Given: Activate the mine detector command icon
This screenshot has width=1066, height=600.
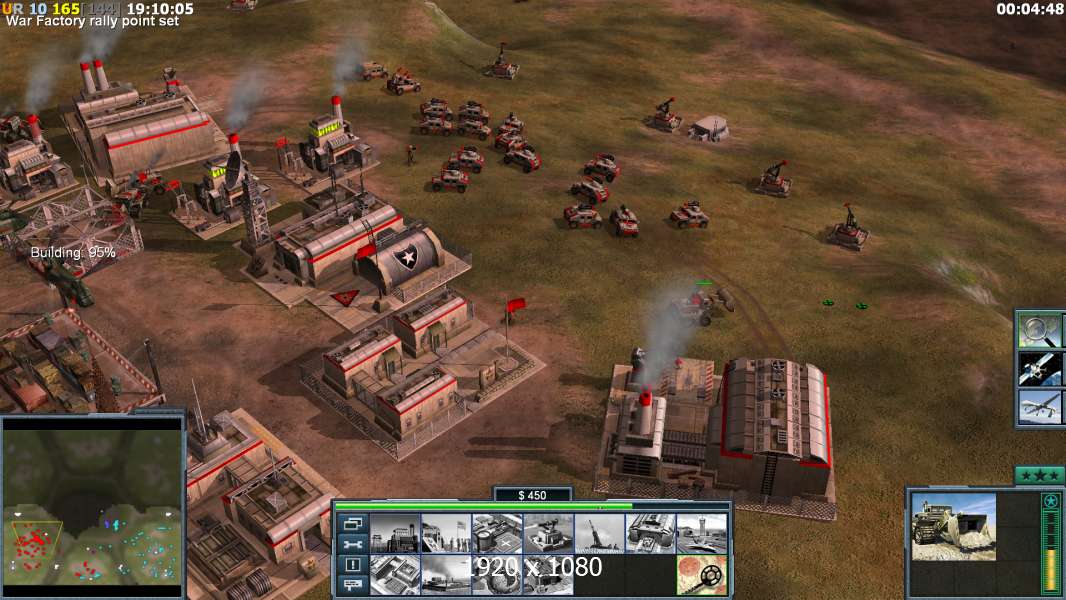Looking at the screenshot, I should click(x=700, y=575).
